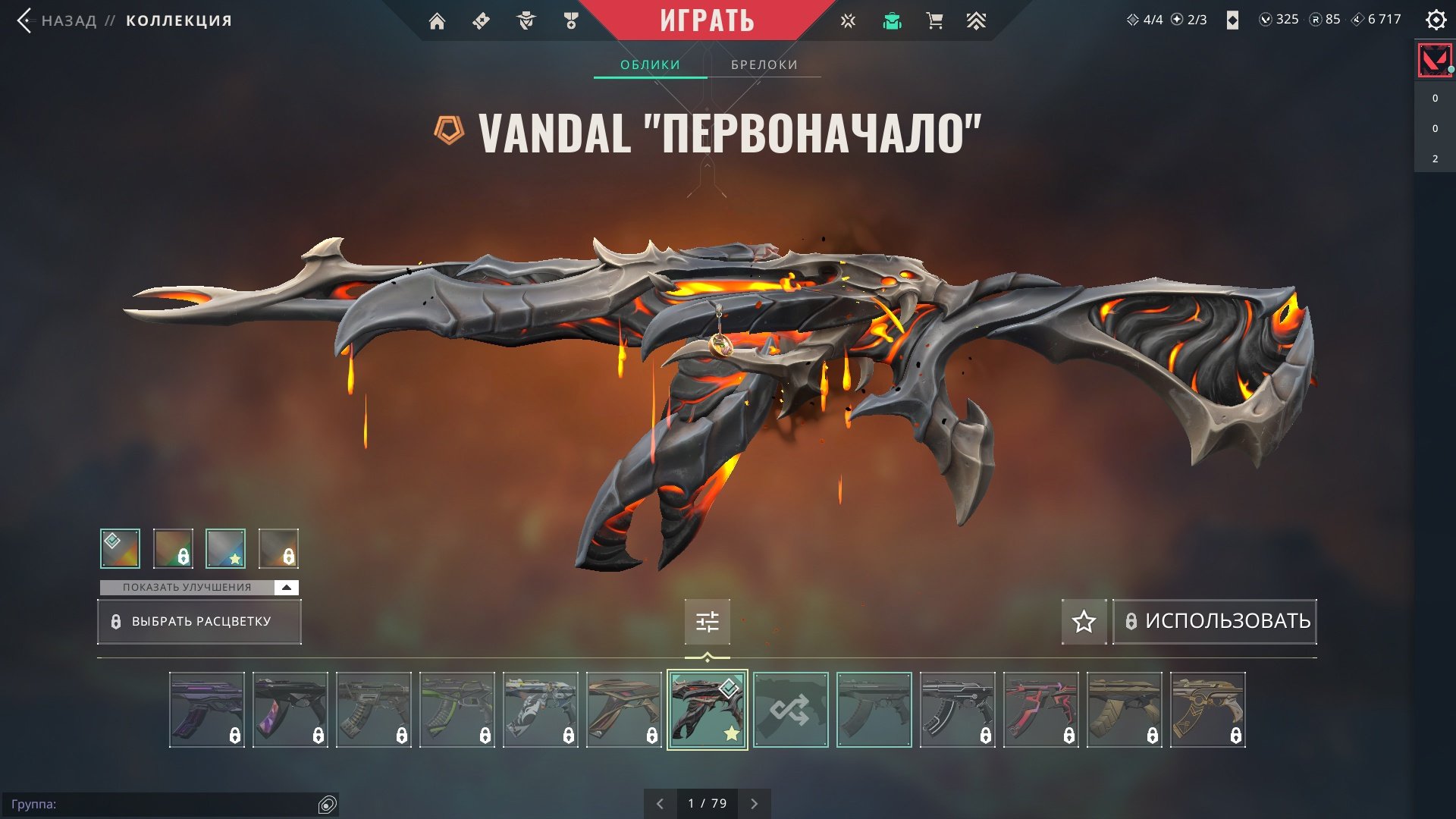Screen dimensions: 1456x819
Task: Pick the starred color variant swatch
Action: coord(225,548)
